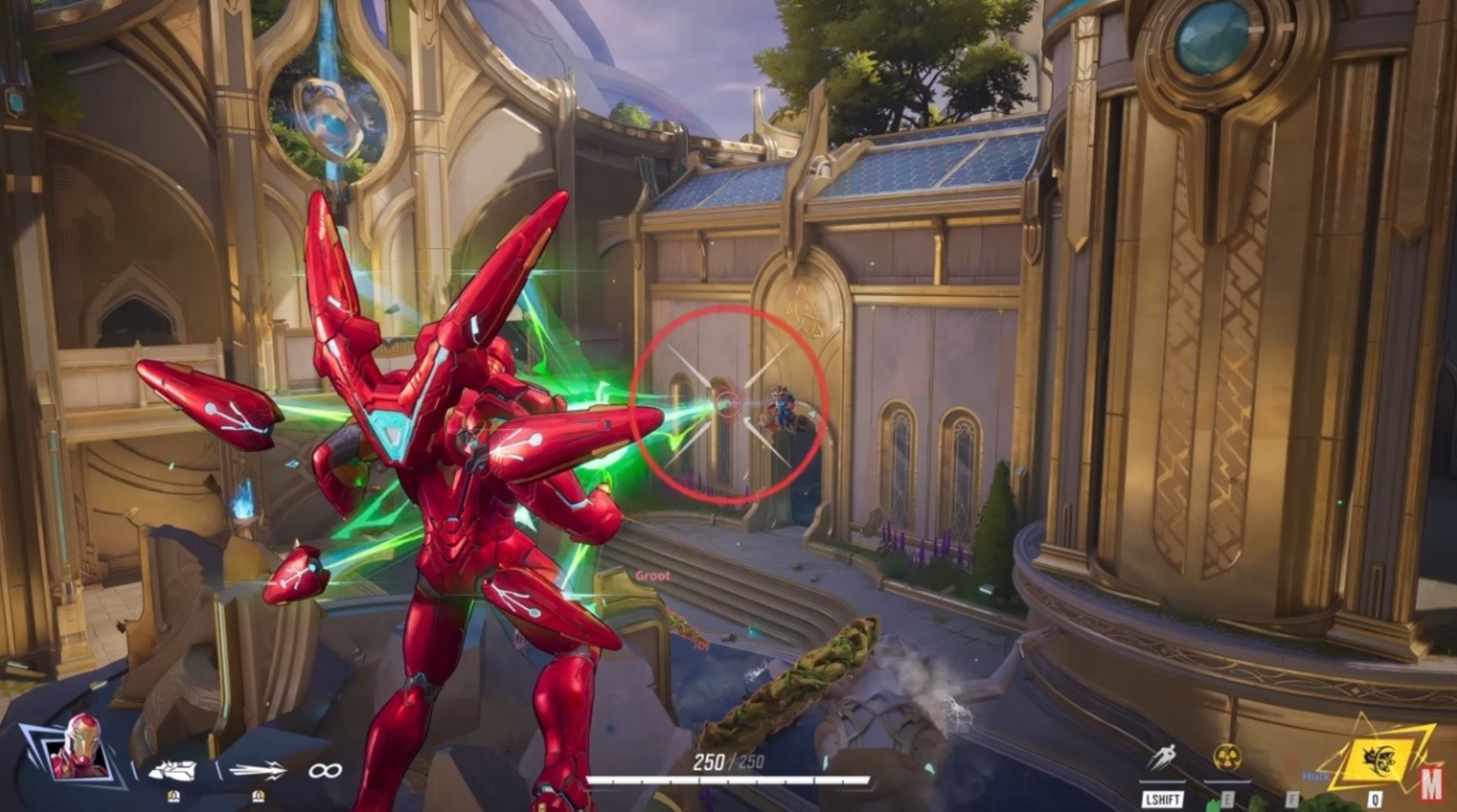Select the unibeam weapon icon
The height and width of the screenshot is (812, 1457).
coord(258,770)
